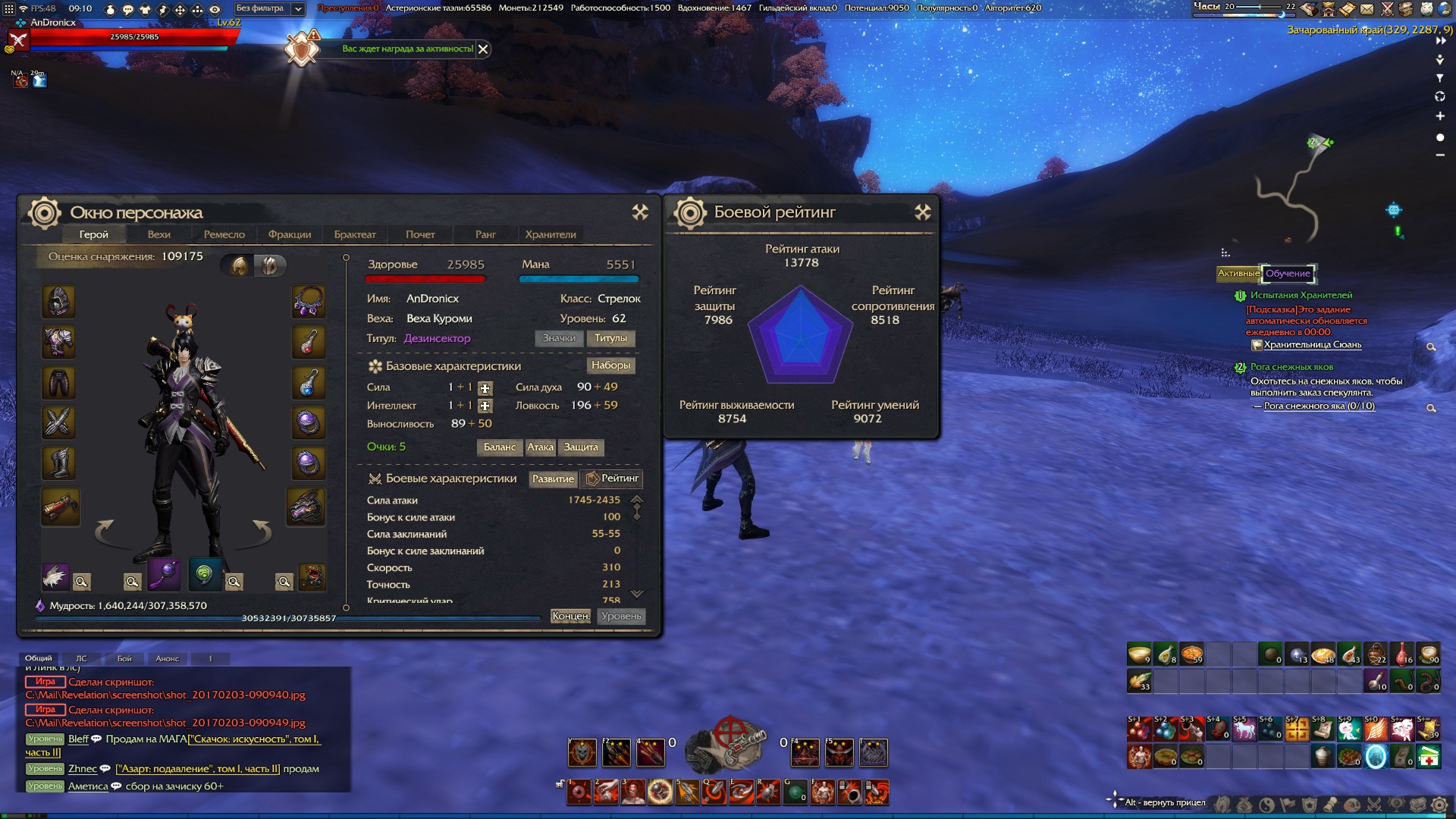Open the Хранители tab
This screenshot has width=1456, height=819.
tap(551, 234)
